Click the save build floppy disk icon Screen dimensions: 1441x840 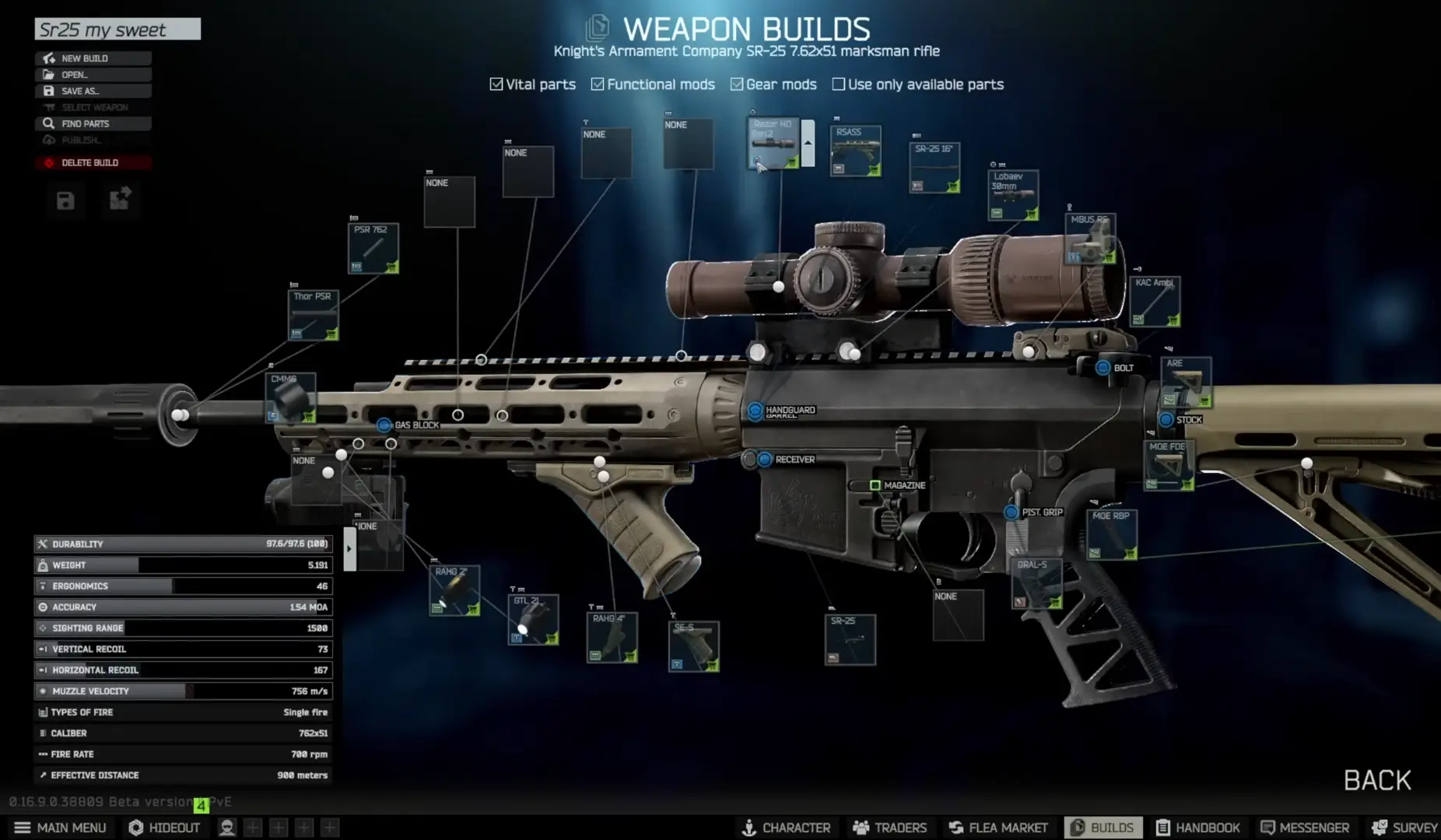click(x=65, y=201)
